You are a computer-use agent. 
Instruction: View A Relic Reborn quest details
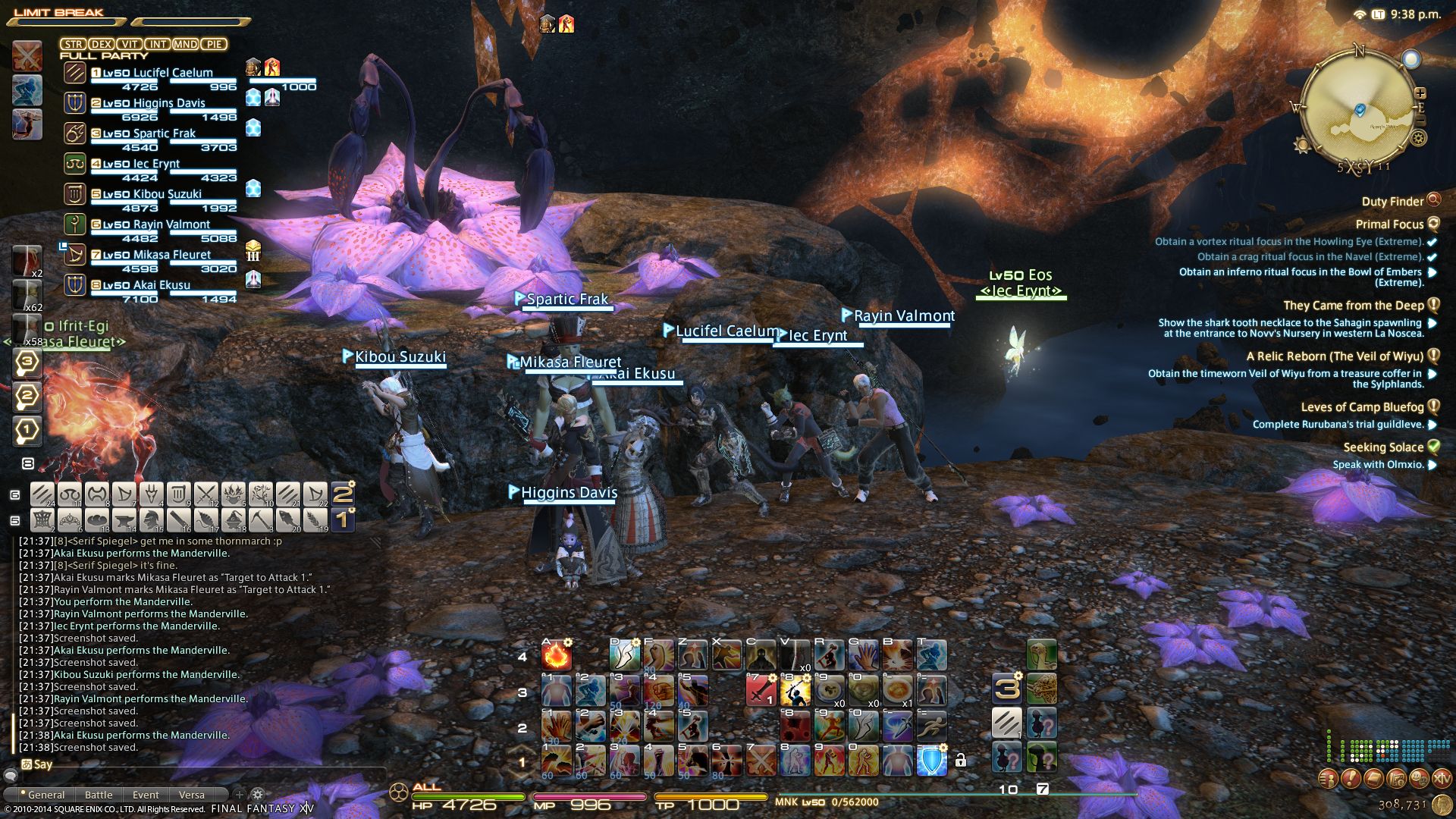[x=1335, y=356]
